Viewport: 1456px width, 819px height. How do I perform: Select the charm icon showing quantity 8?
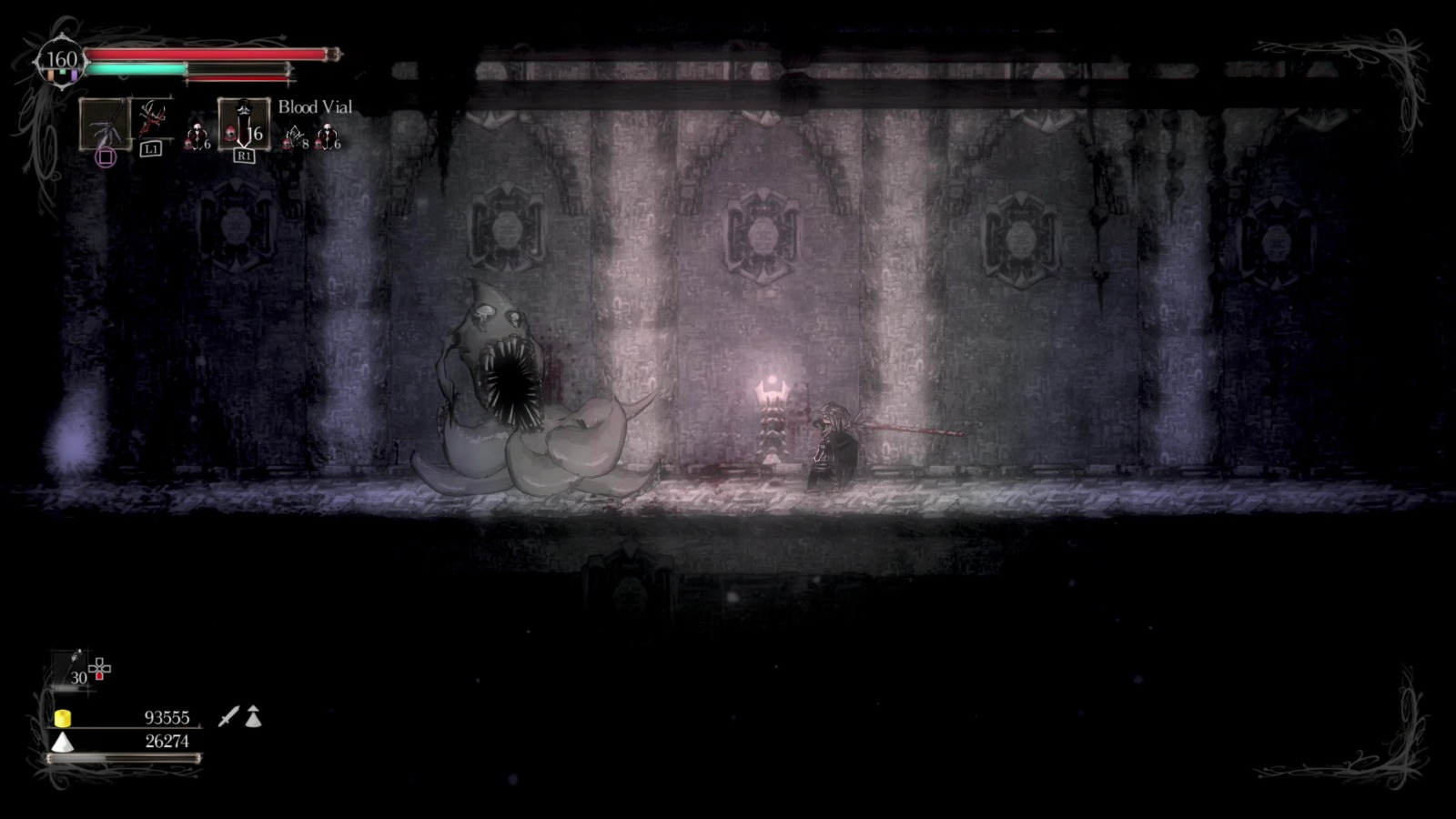click(293, 135)
